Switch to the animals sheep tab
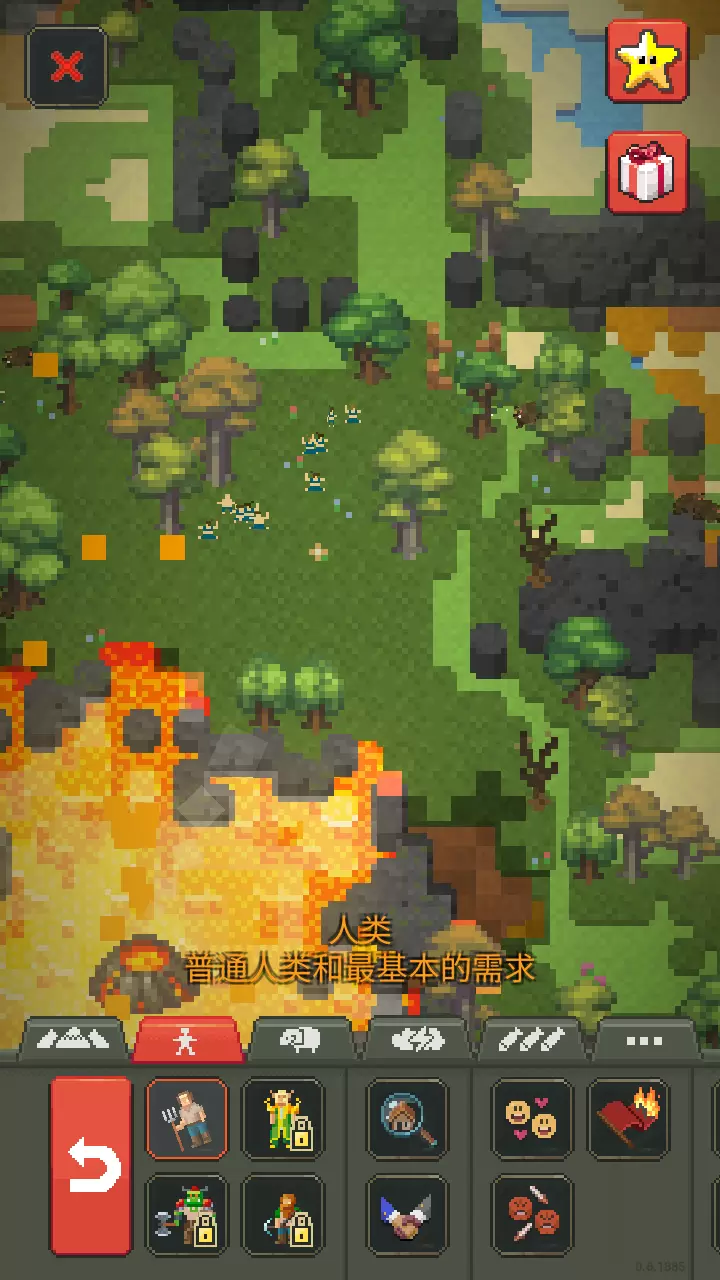The height and width of the screenshot is (1280, 720). (300, 1041)
